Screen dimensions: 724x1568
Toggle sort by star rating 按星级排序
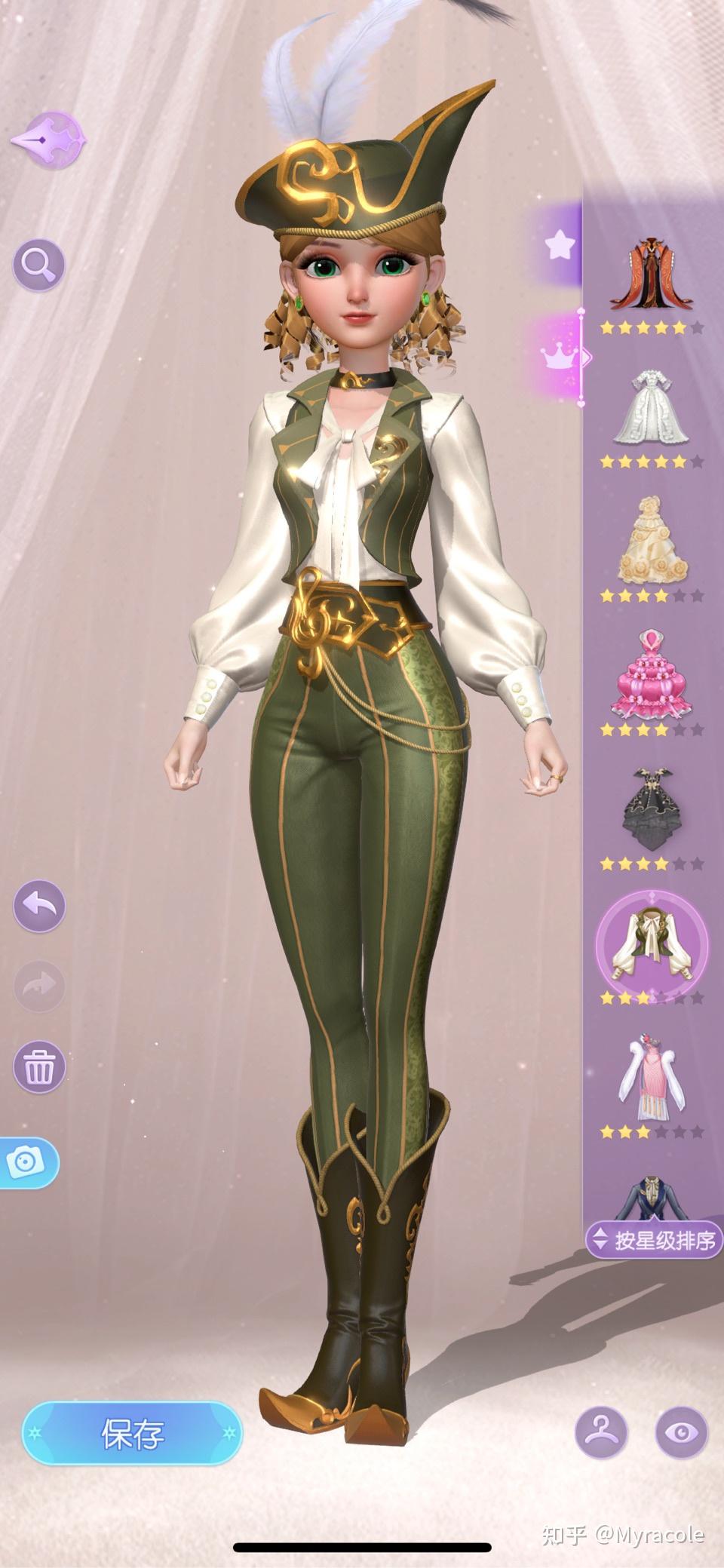click(655, 1241)
